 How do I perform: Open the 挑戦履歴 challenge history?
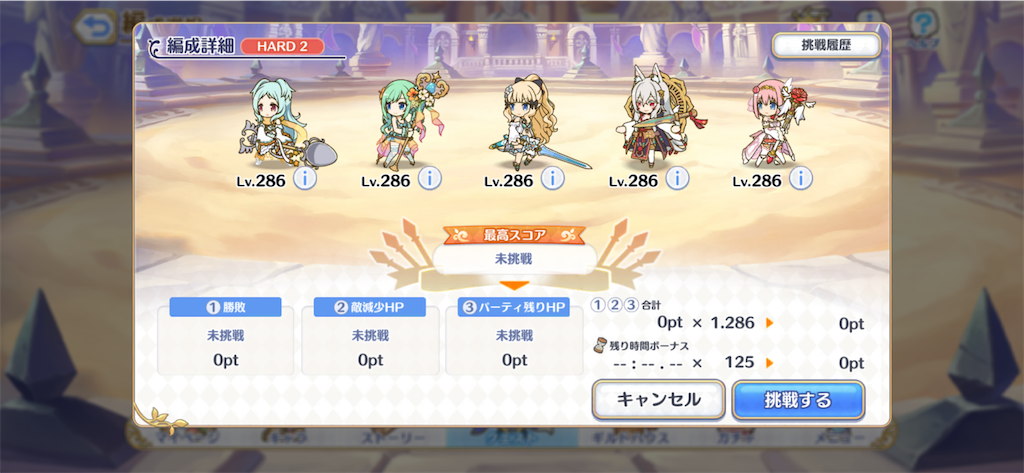[x=826, y=46]
